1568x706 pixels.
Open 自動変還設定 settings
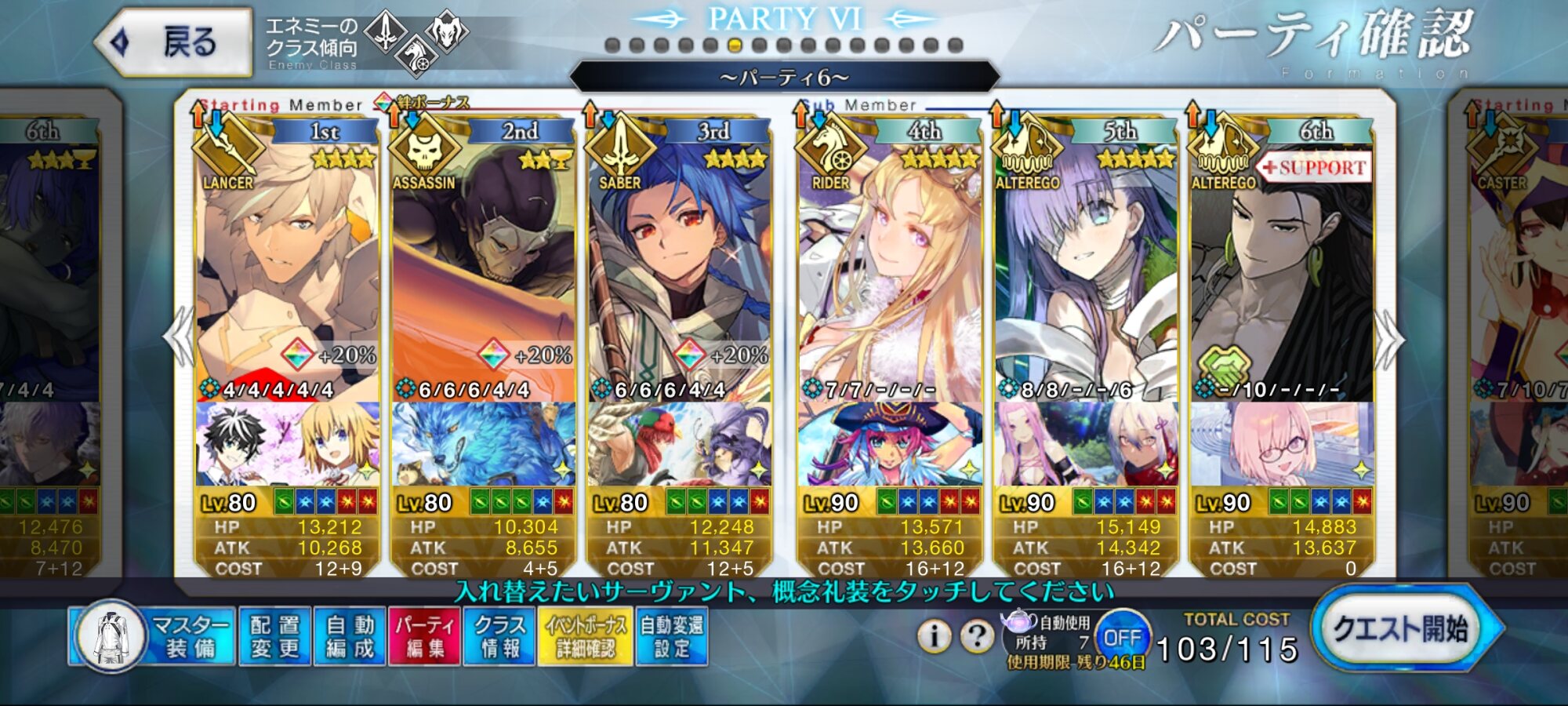tap(672, 636)
